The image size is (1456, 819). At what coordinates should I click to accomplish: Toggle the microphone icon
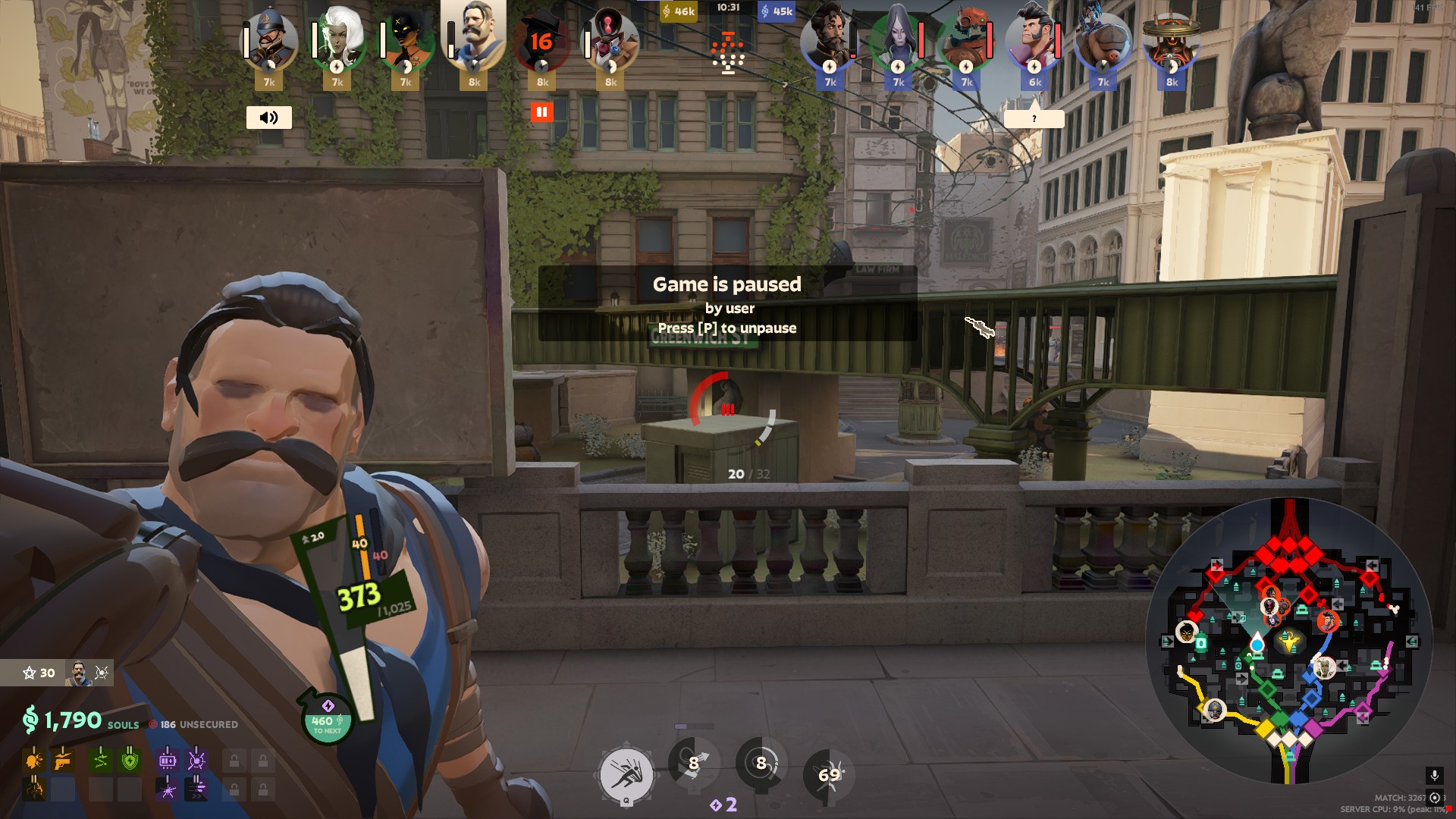(x=1434, y=775)
